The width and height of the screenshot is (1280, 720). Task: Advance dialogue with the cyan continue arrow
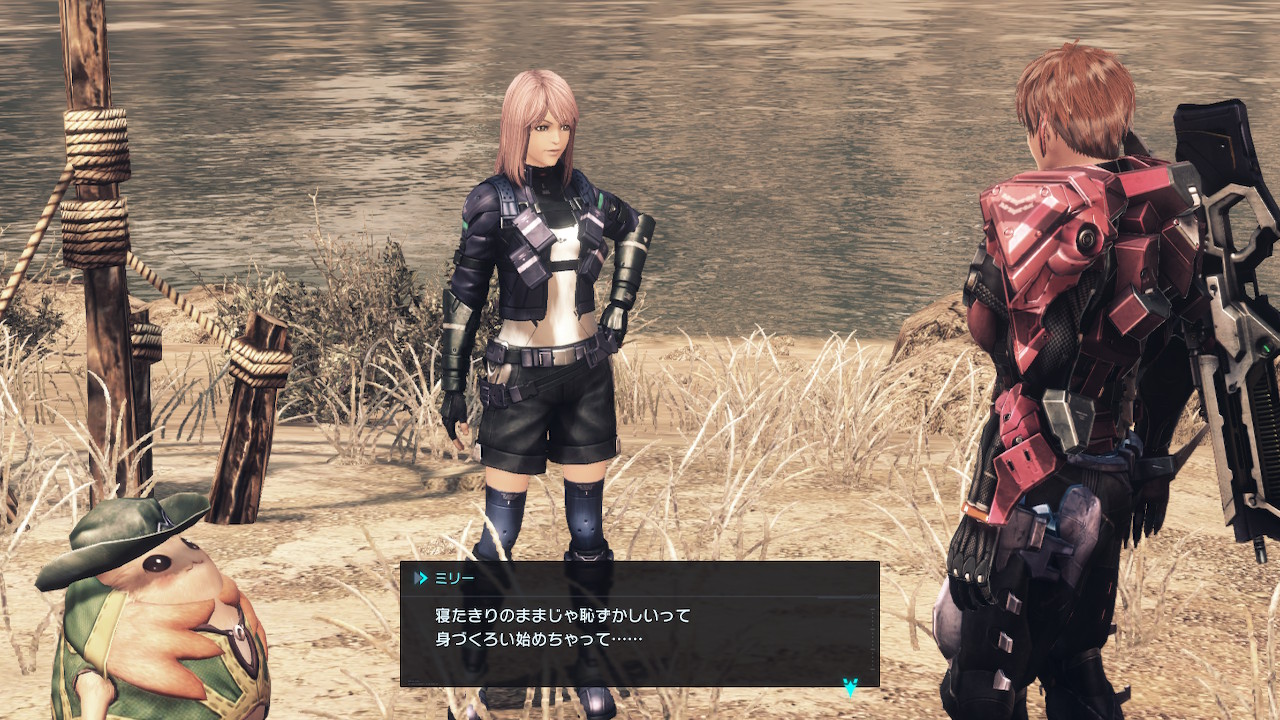pyautogui.click(x=850, y=686)
